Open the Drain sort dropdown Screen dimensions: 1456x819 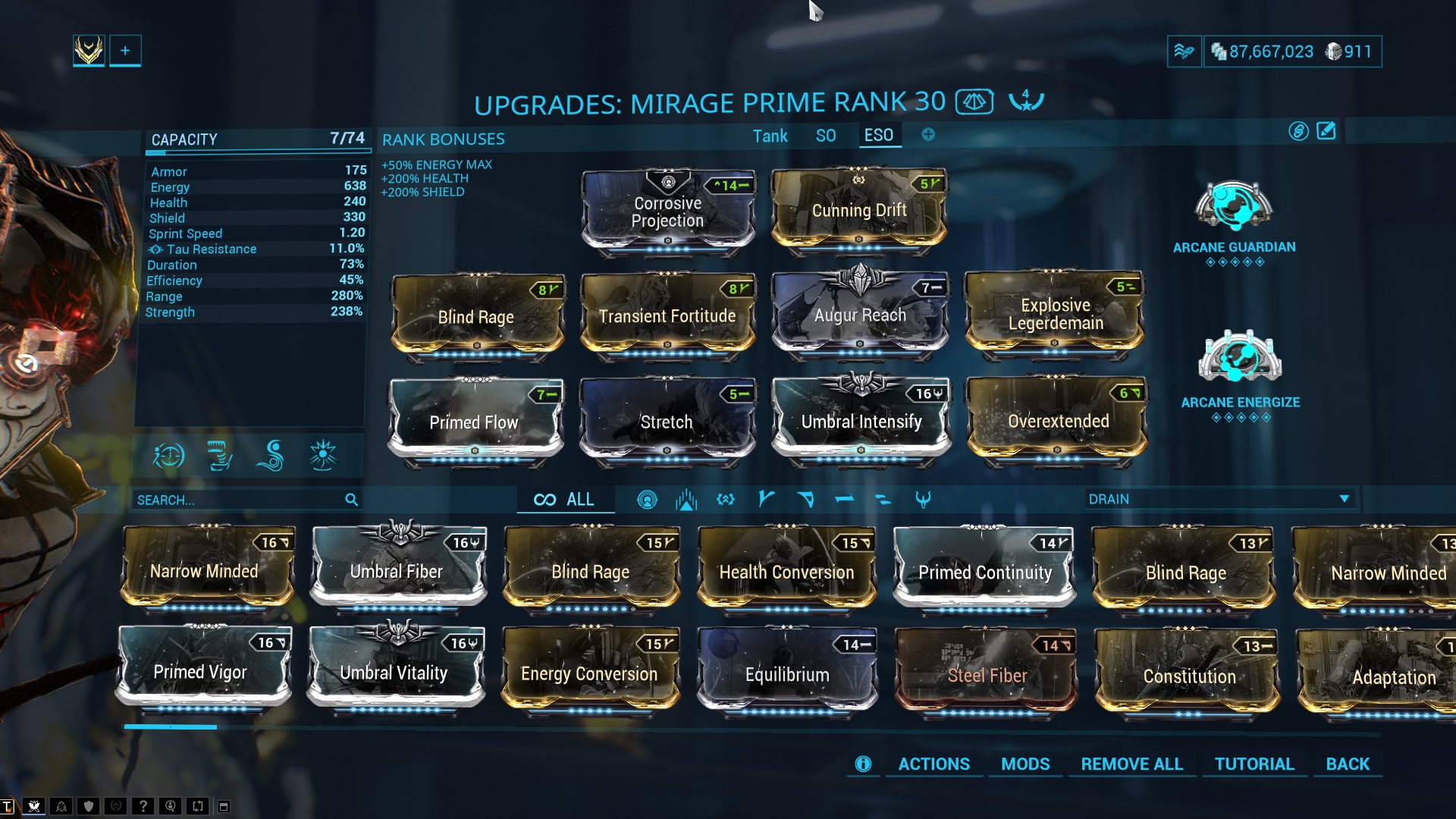pyautogui.click(x=1219, y=499)
